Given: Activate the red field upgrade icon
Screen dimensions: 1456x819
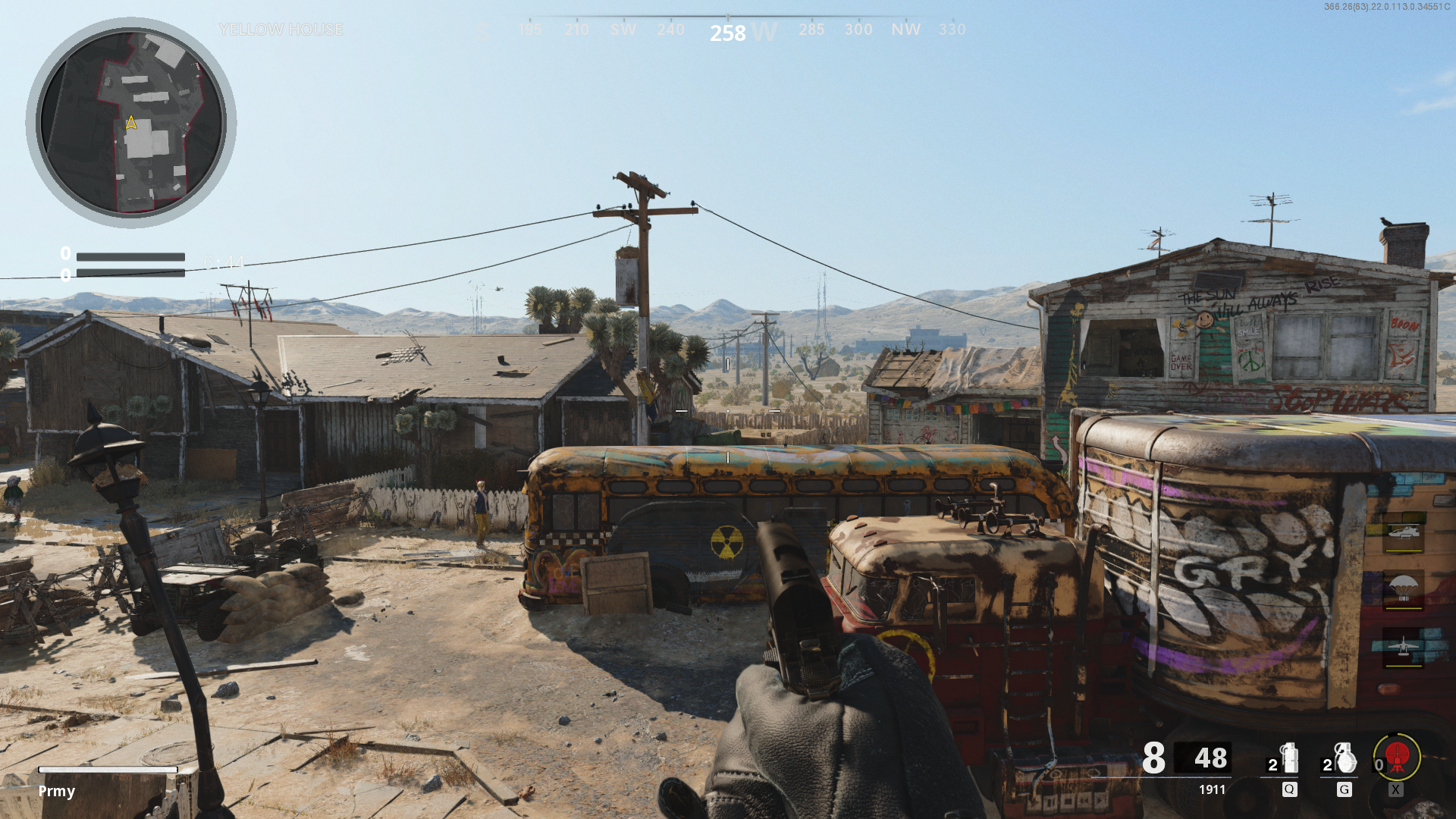Looking at the screenshot, I should click(x=1397, y=756).
